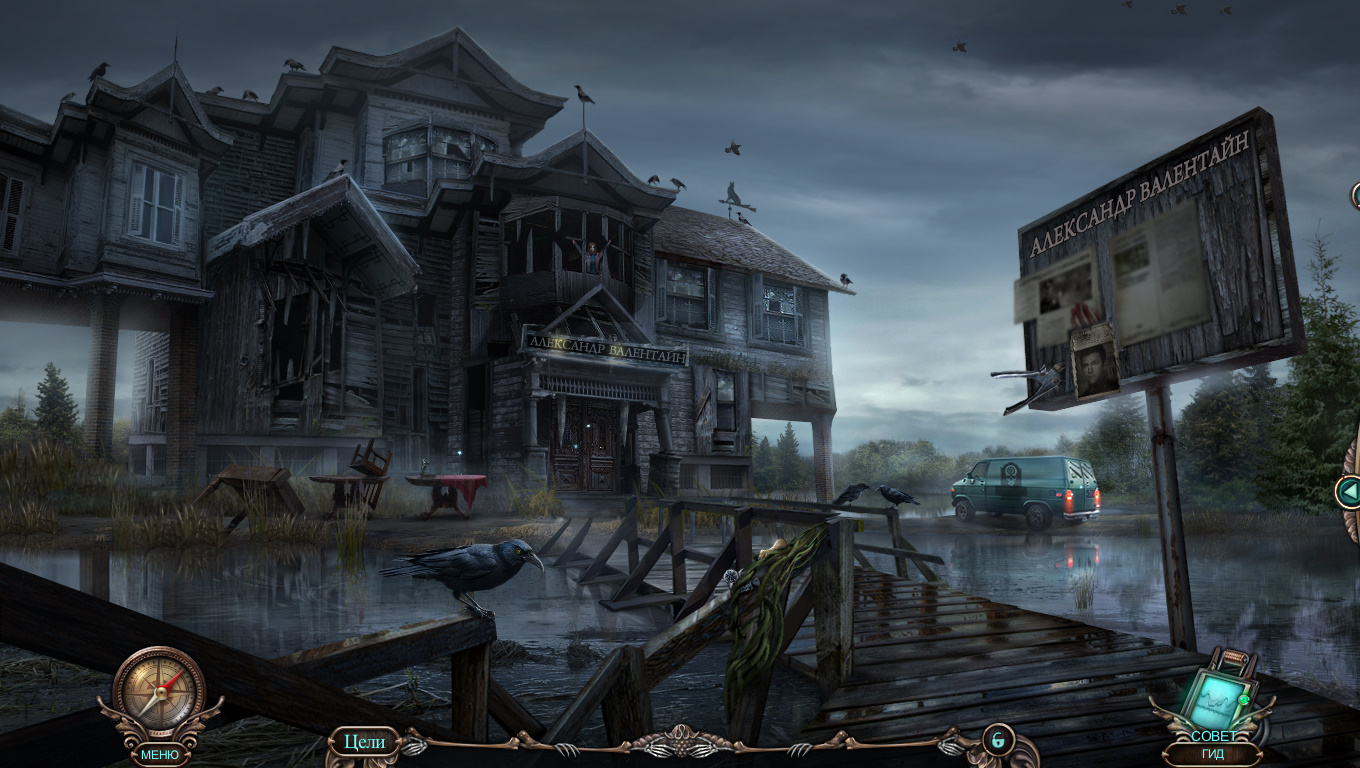Screen dimensions: 1360x768
Task: Open the МЕНЮ button
Action: (x=160, y=754)
